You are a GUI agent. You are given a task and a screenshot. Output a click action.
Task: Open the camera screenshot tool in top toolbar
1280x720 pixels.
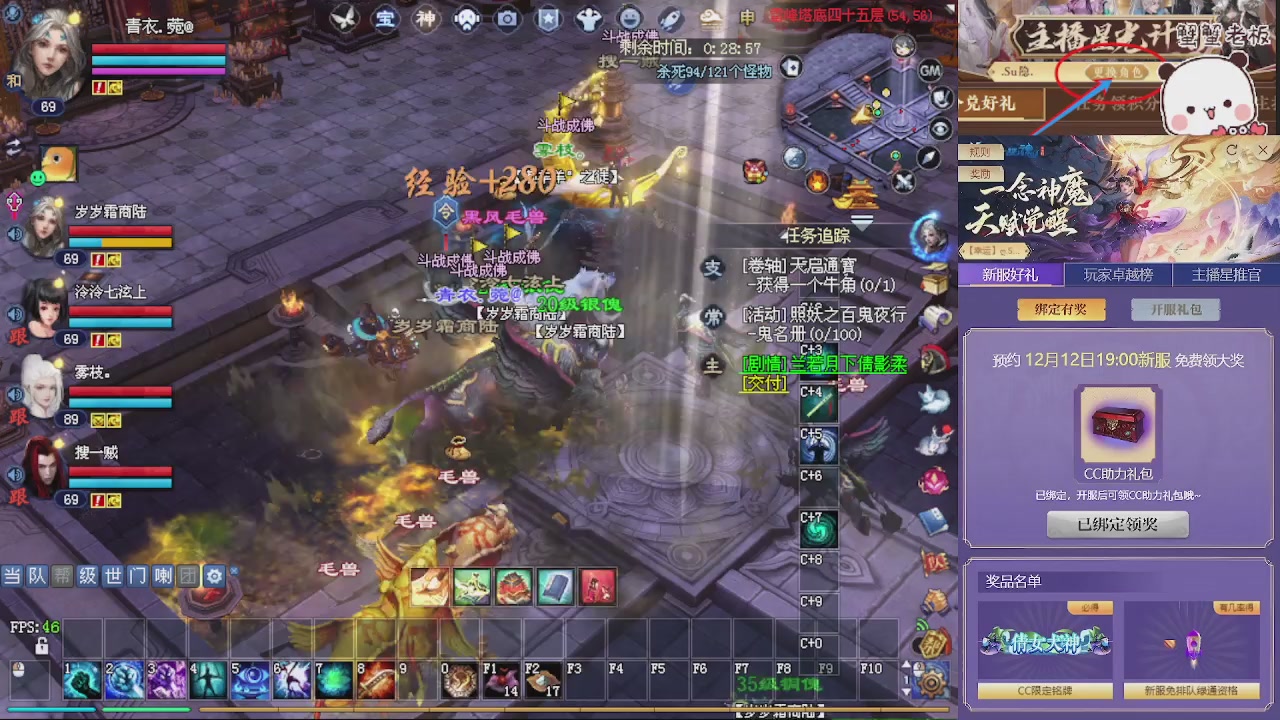507,18
